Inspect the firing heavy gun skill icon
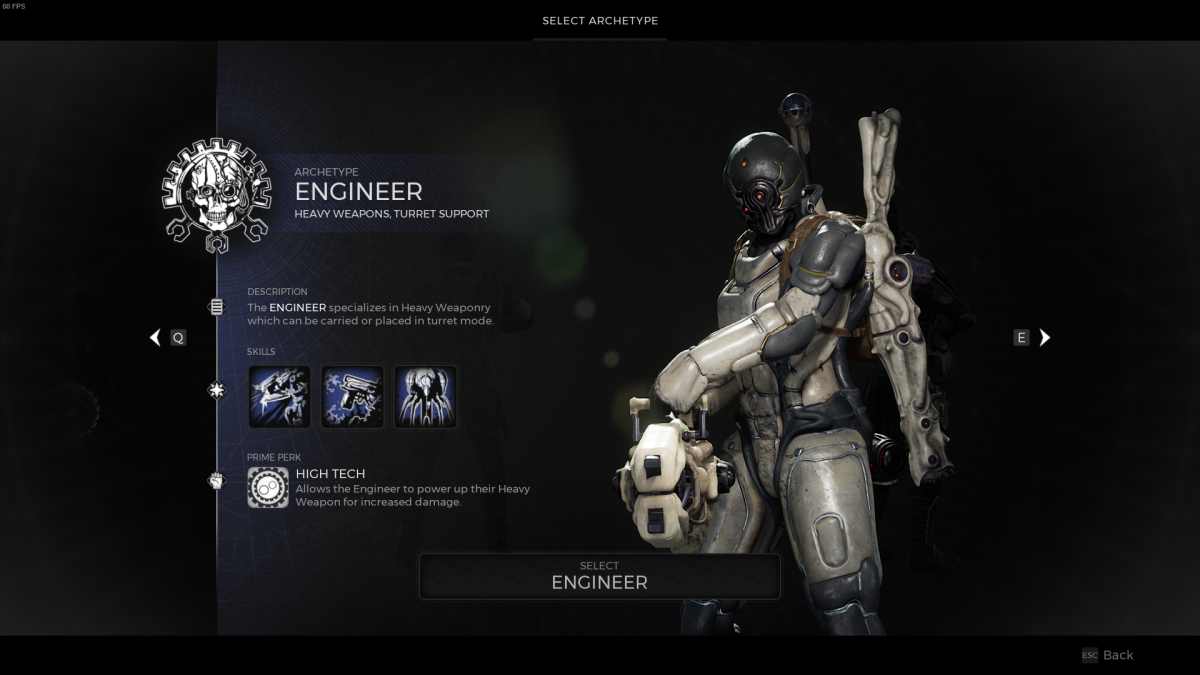 click(279, 397)
